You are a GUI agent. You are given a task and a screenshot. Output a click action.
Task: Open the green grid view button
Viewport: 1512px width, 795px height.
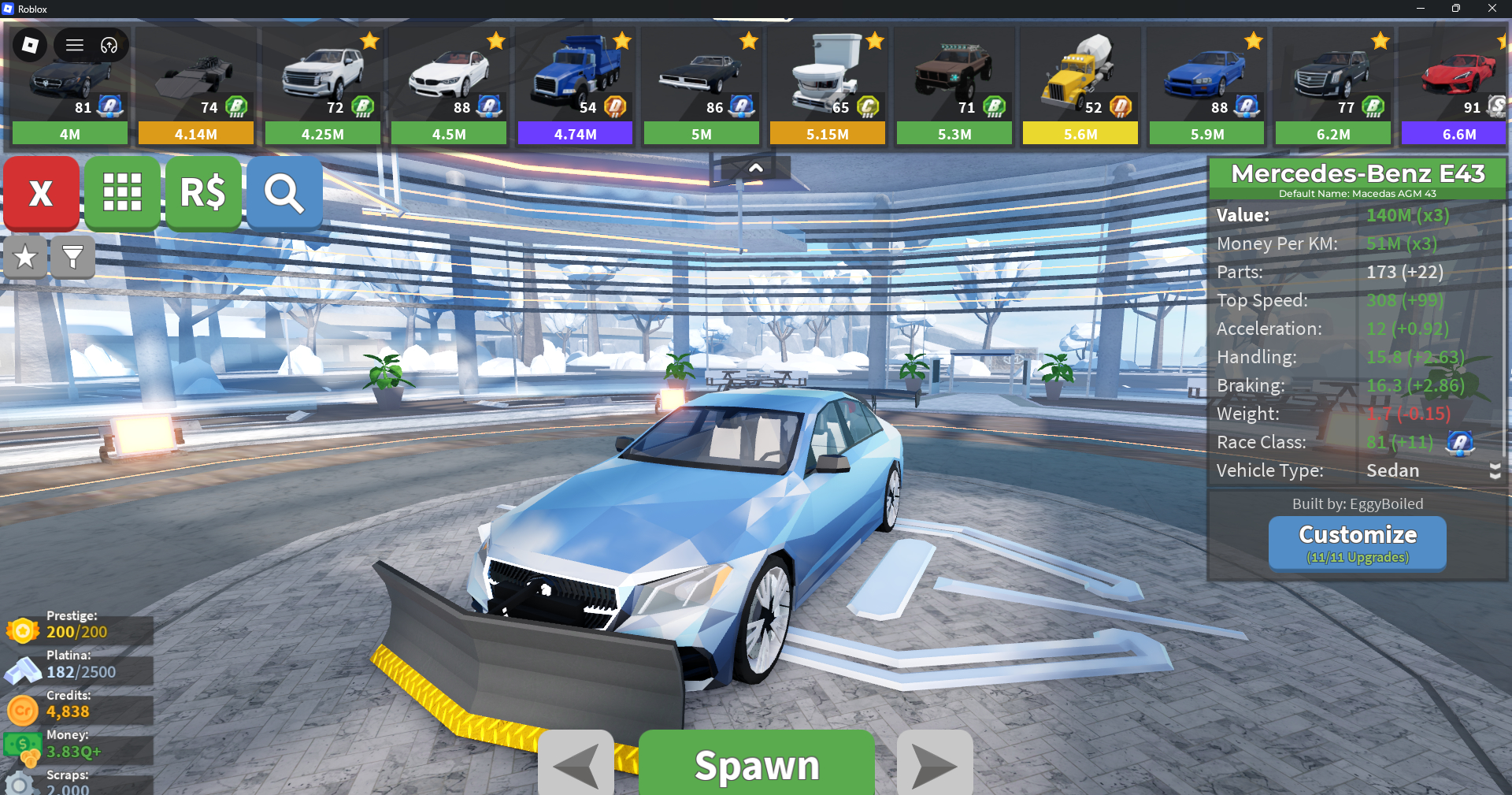122,193
